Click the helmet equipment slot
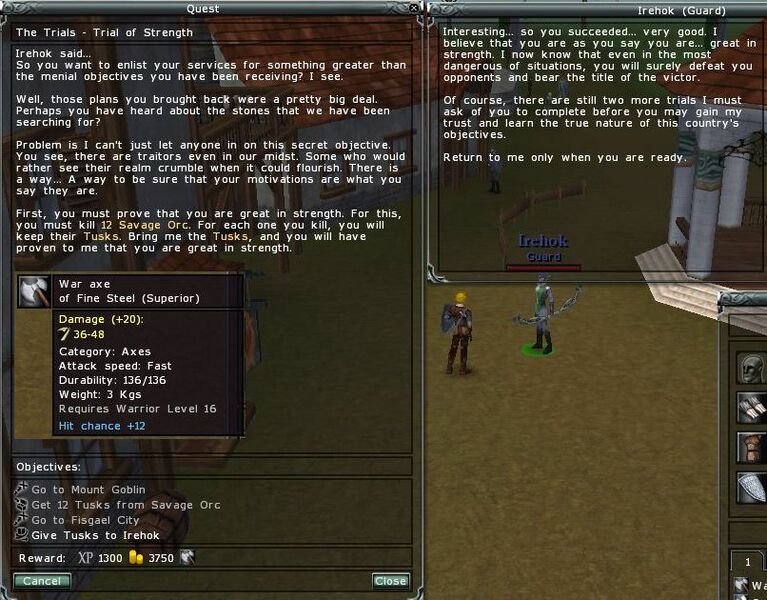The height and width of the screenshot is (600, 767). tap(752, 366)
